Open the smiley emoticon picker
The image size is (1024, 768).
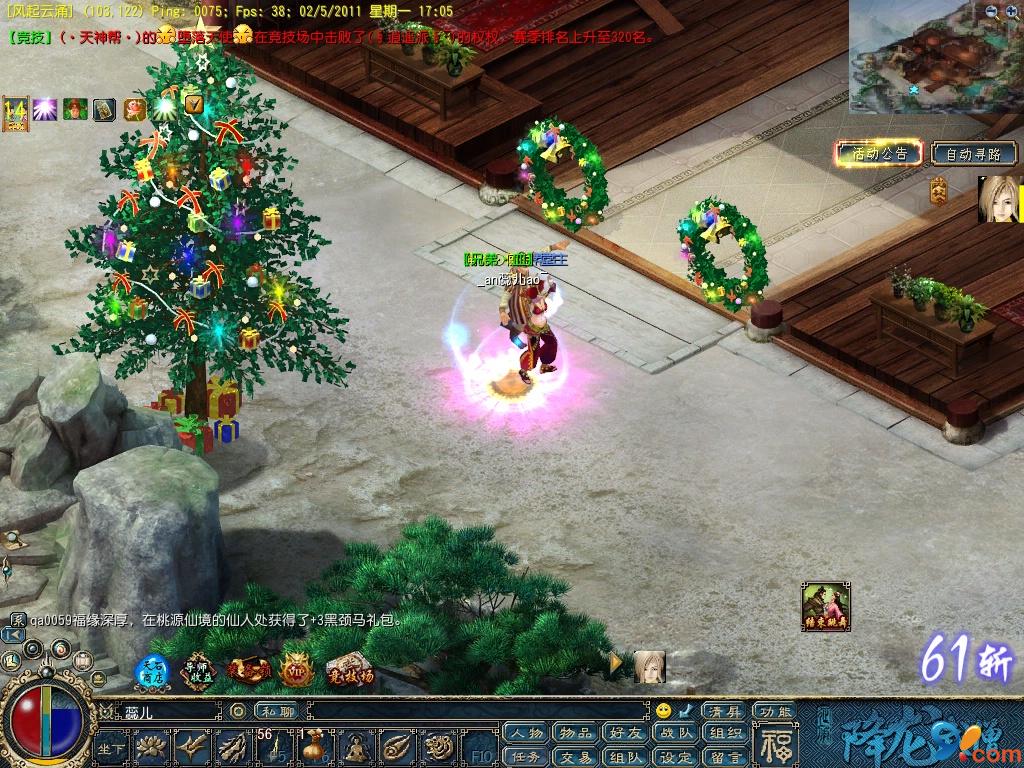point(663,711)
